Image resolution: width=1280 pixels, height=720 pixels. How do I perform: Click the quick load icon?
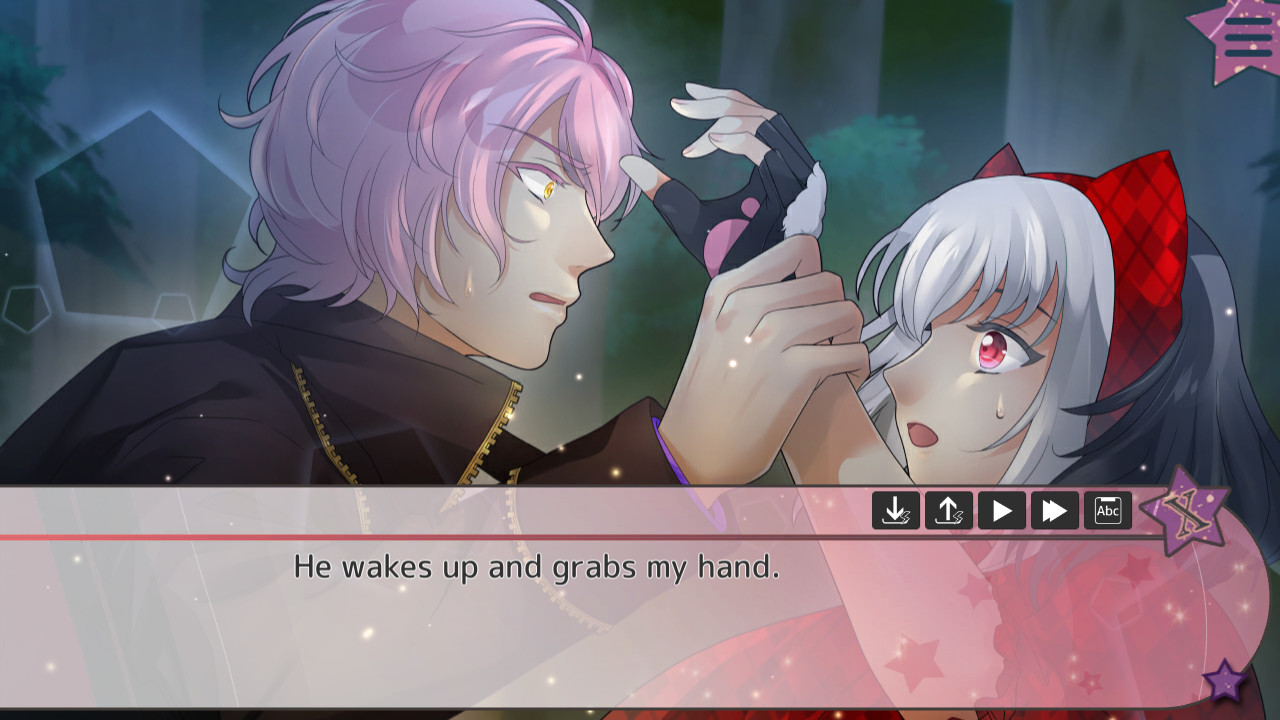[950, 510]
